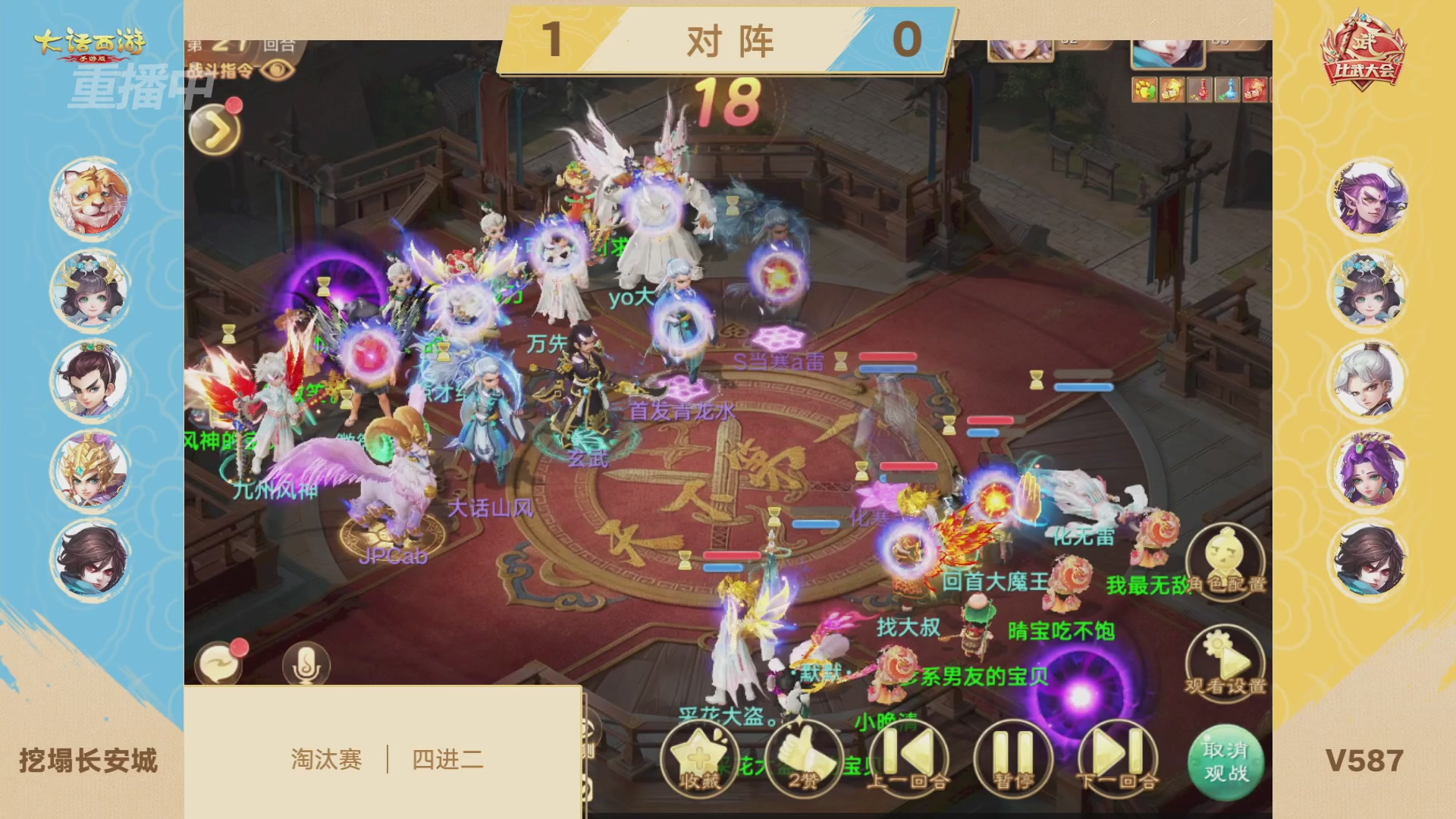Select the 四进二 round label
1456x819 pixels.
[x=447, y=758]
